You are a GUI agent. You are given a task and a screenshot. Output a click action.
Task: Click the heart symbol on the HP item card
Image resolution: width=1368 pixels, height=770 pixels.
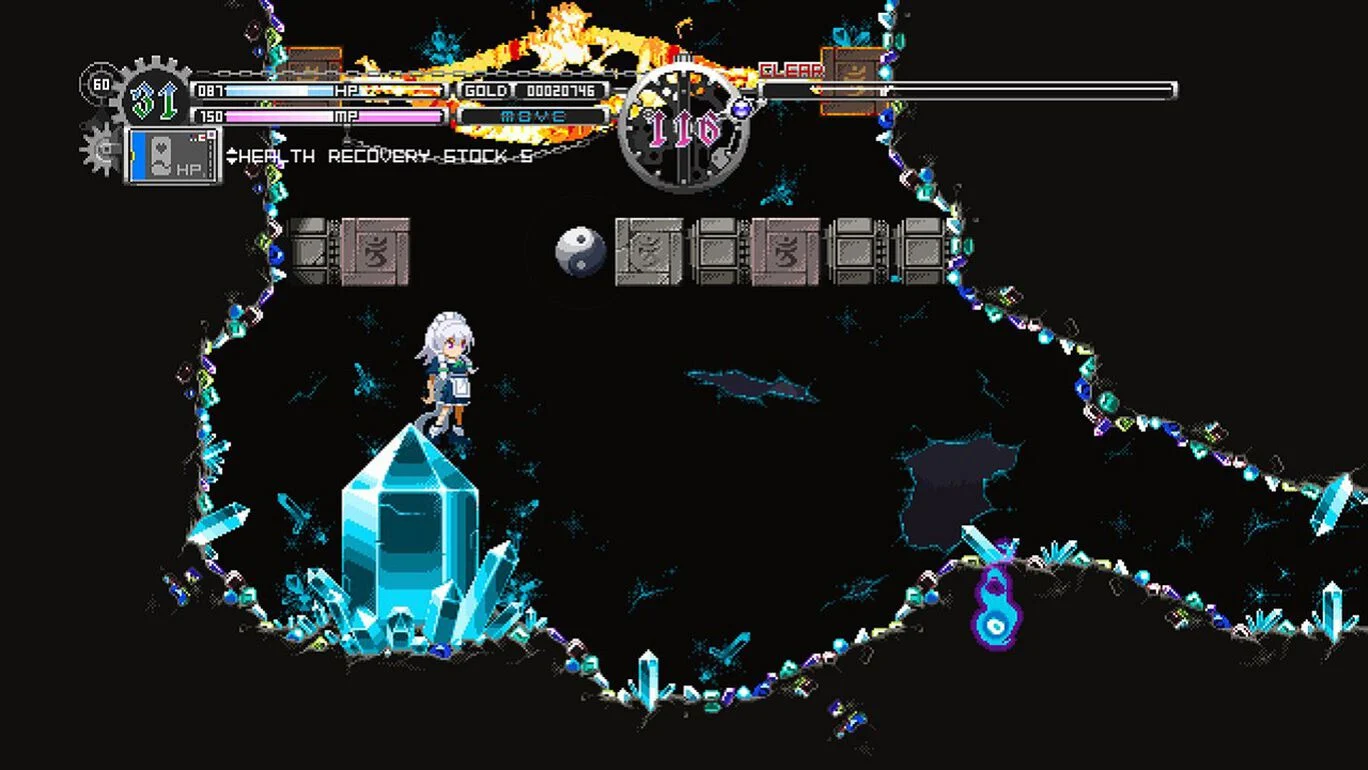(x=160, y=146)
